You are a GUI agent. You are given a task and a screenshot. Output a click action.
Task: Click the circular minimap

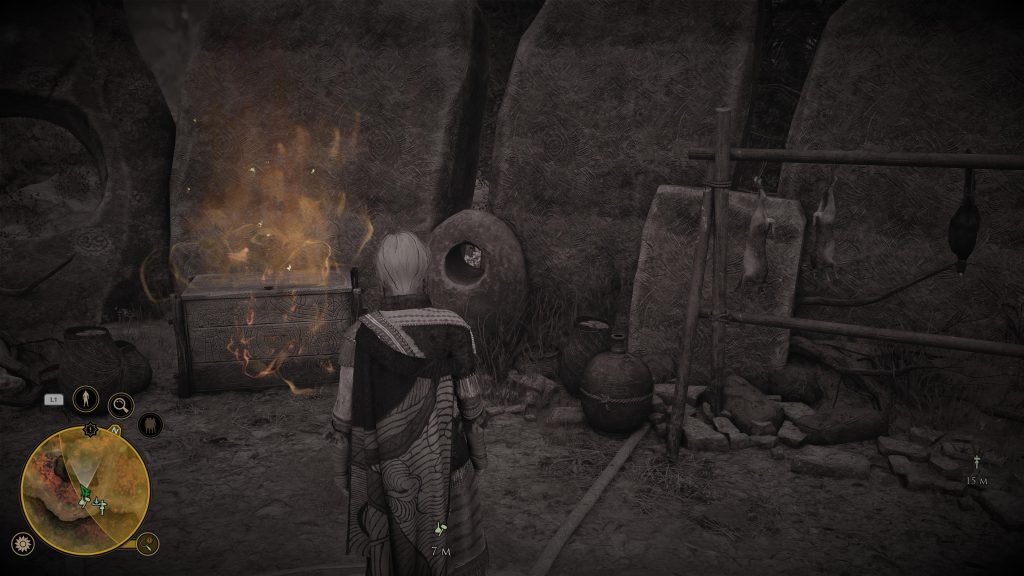[85, 490]
